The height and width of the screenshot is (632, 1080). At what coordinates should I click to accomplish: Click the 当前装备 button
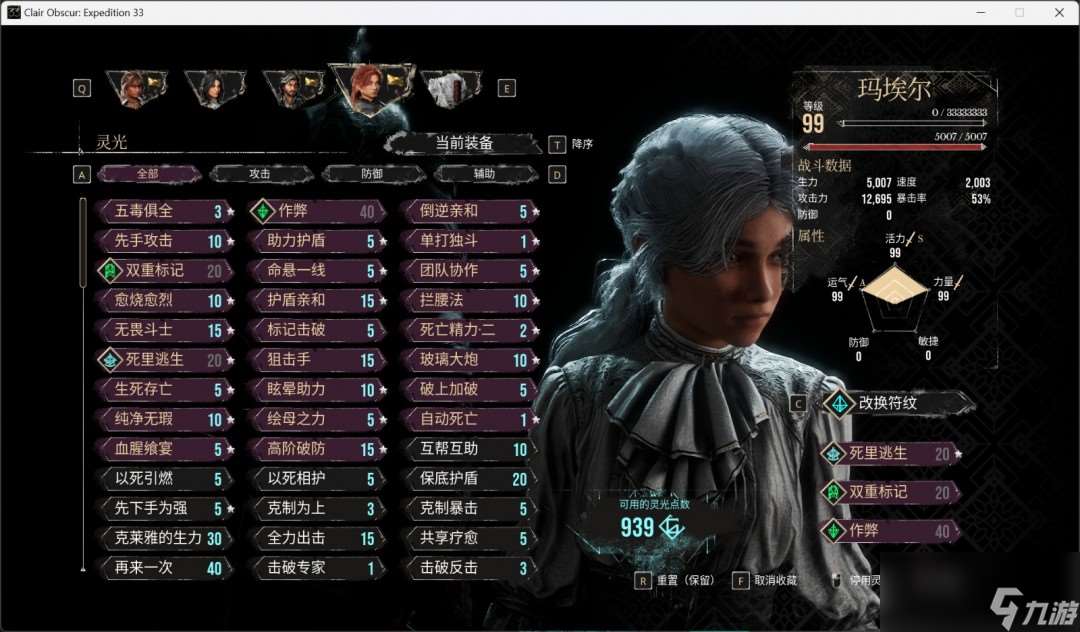[464, 143]
